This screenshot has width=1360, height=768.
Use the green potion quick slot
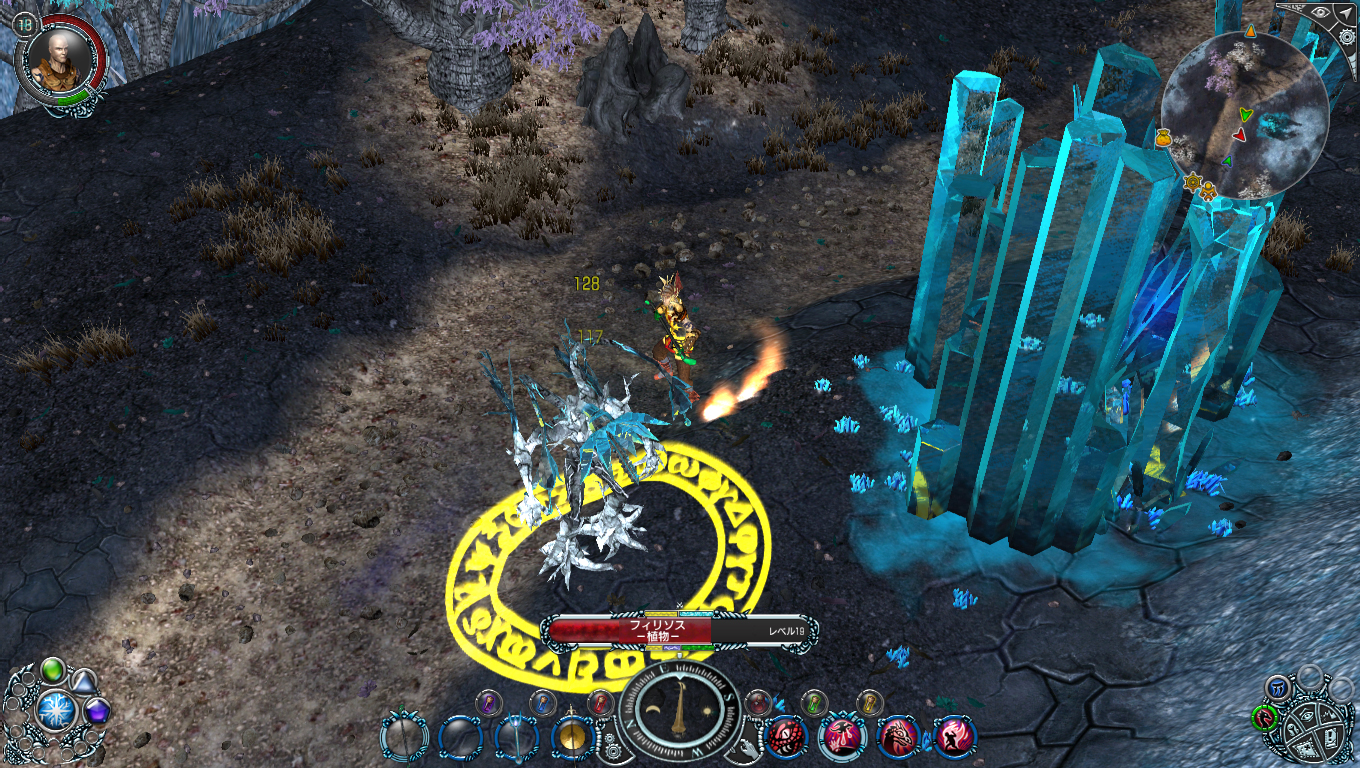tap(816, 702)
